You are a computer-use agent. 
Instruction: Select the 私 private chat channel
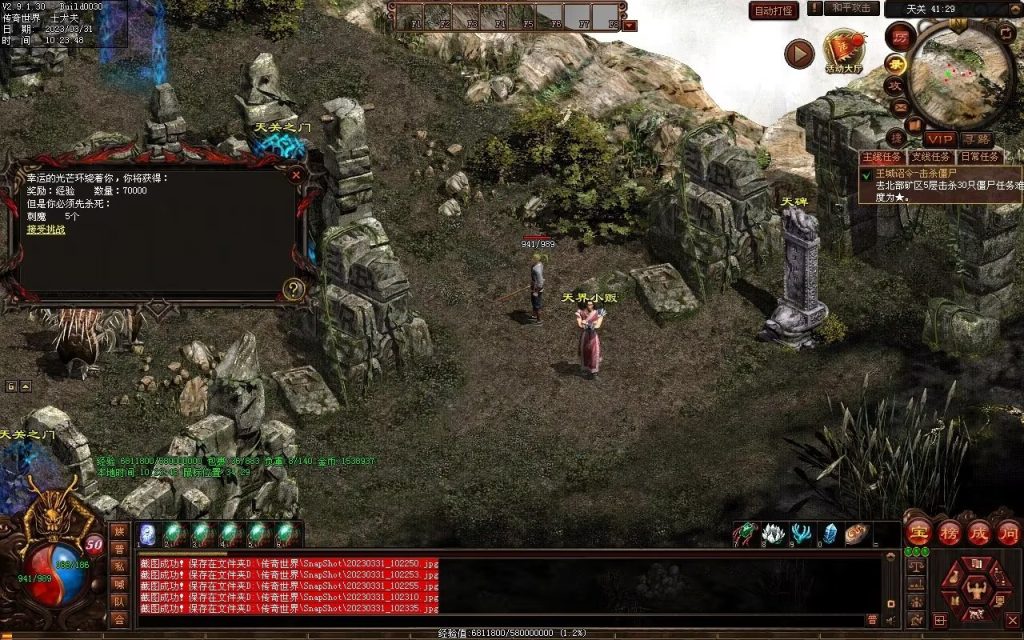tap(119, 567)
